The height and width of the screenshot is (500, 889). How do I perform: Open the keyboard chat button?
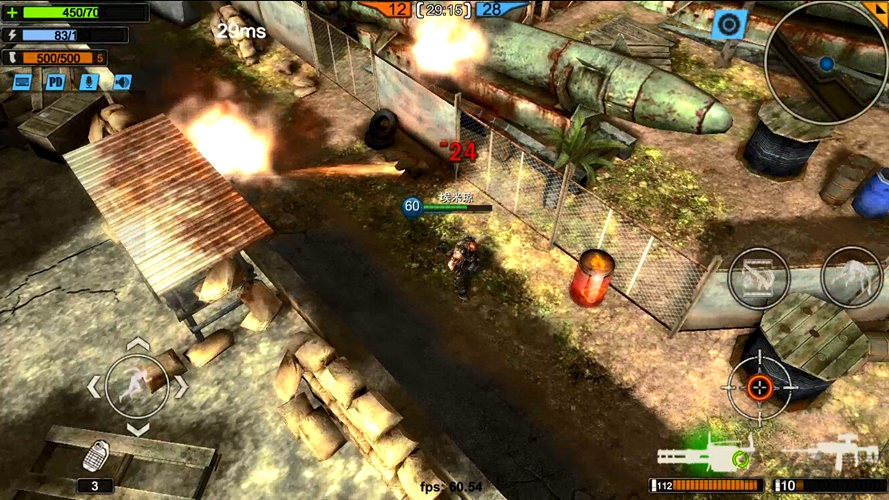(21, 82)
